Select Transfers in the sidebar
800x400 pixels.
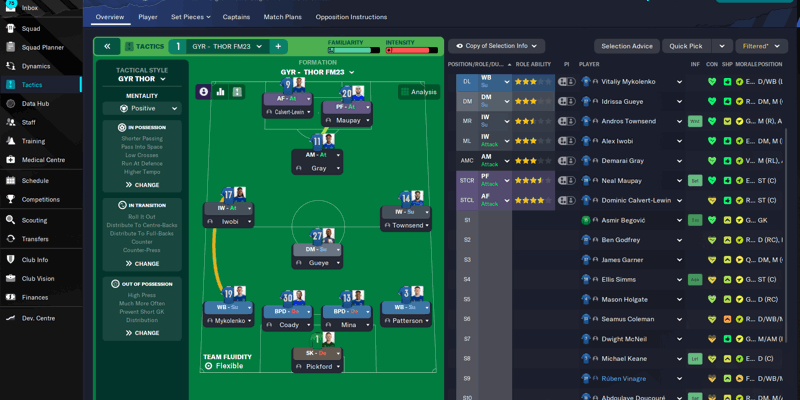(x=35, y=239)
